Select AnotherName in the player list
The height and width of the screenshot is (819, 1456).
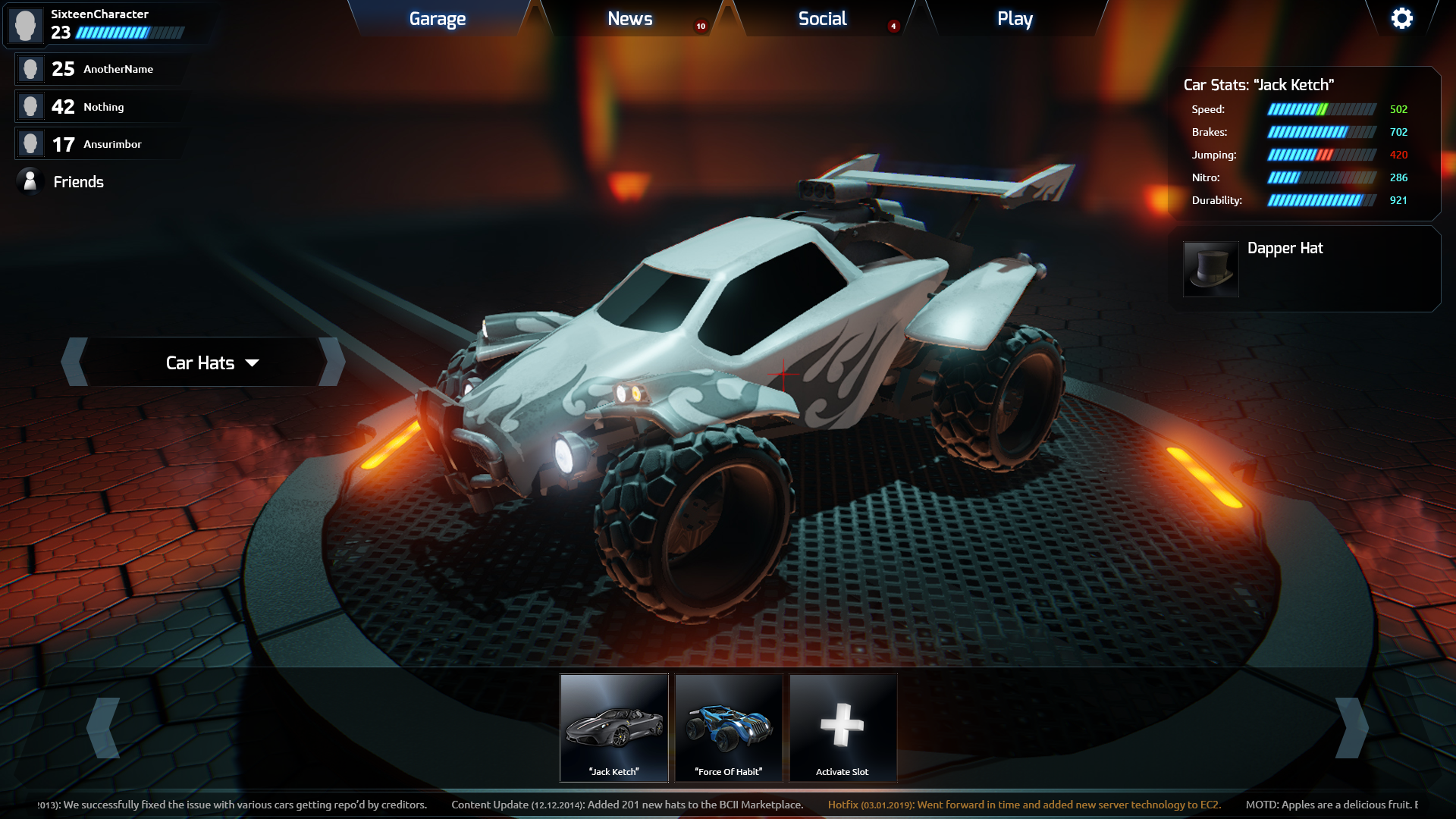102,69
